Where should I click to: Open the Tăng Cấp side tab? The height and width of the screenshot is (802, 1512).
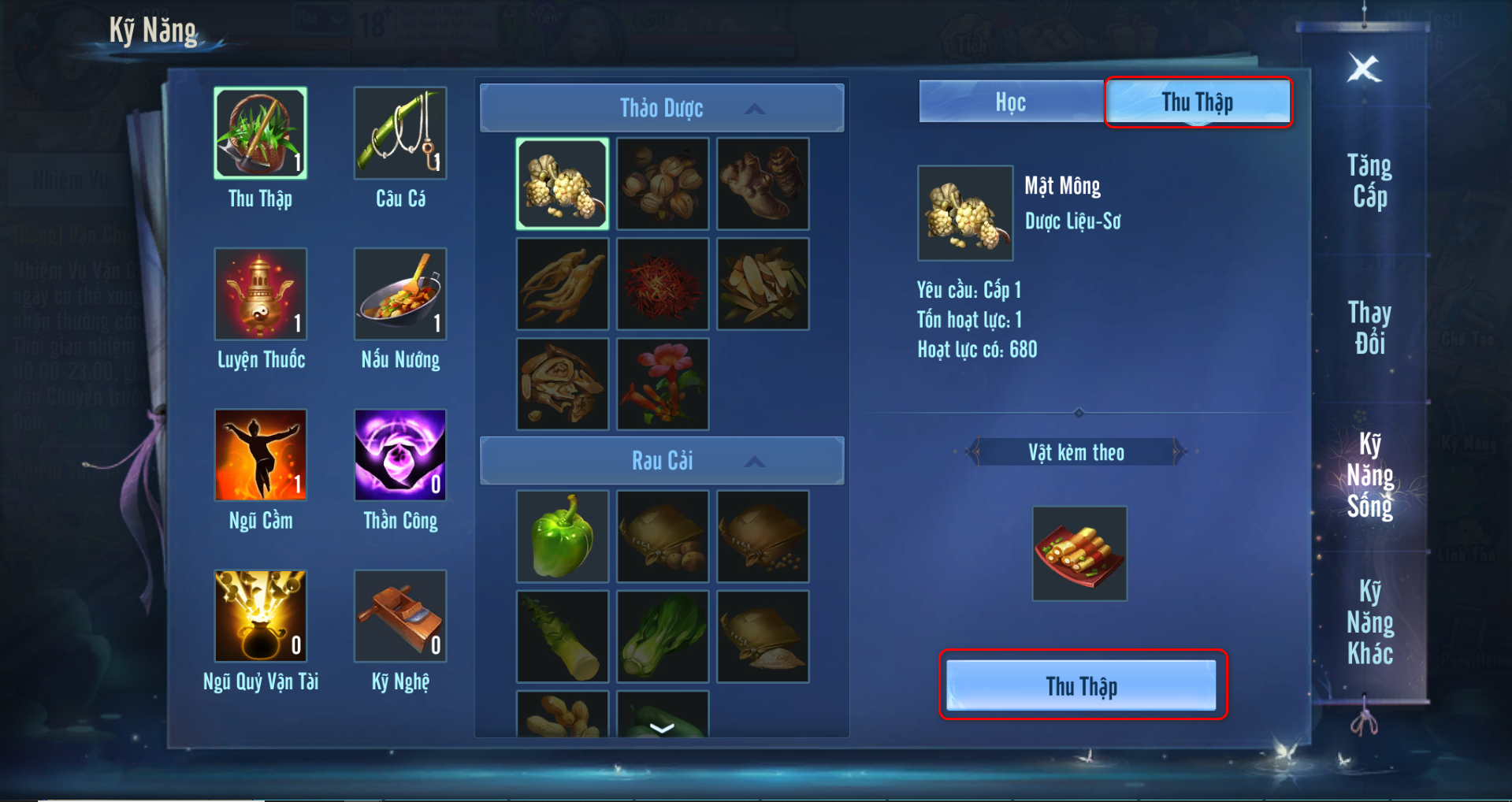[x=1369, y=181]
